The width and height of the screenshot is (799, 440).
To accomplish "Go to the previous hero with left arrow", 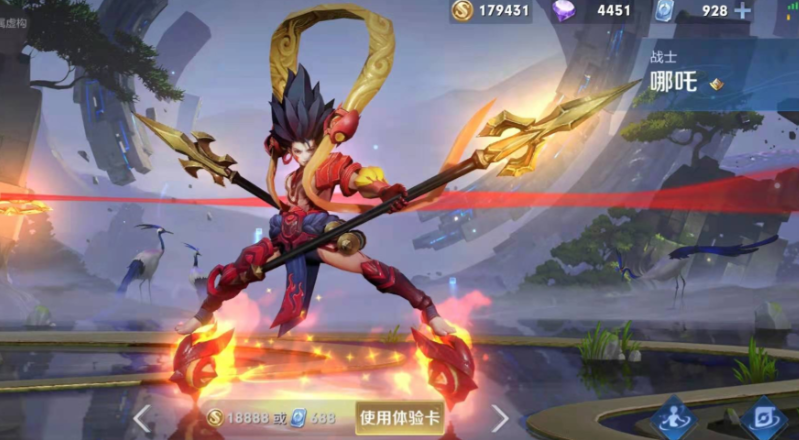I will pos(143,417).
